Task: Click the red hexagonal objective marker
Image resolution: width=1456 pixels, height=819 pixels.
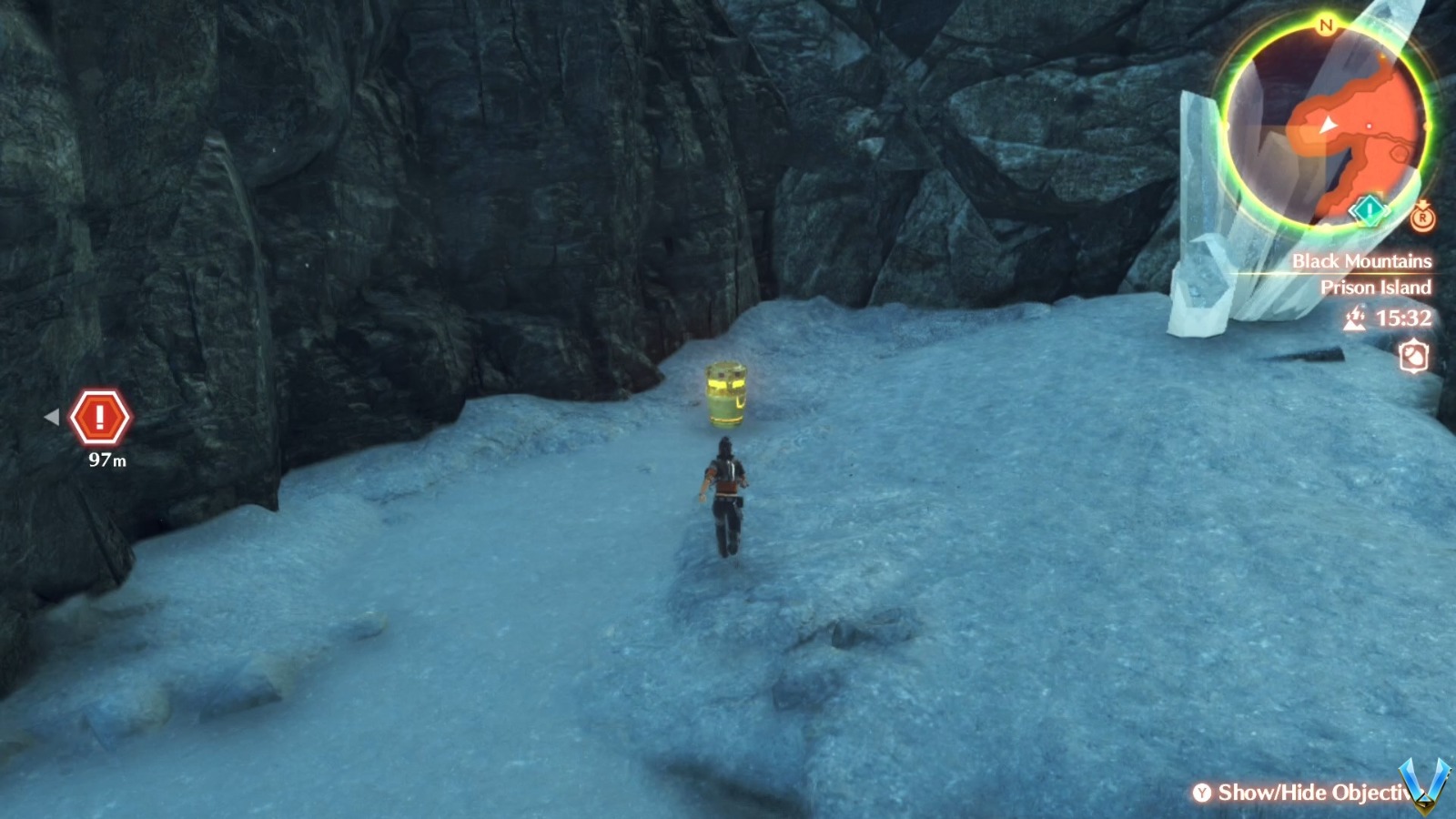Action: coord(103,417)
